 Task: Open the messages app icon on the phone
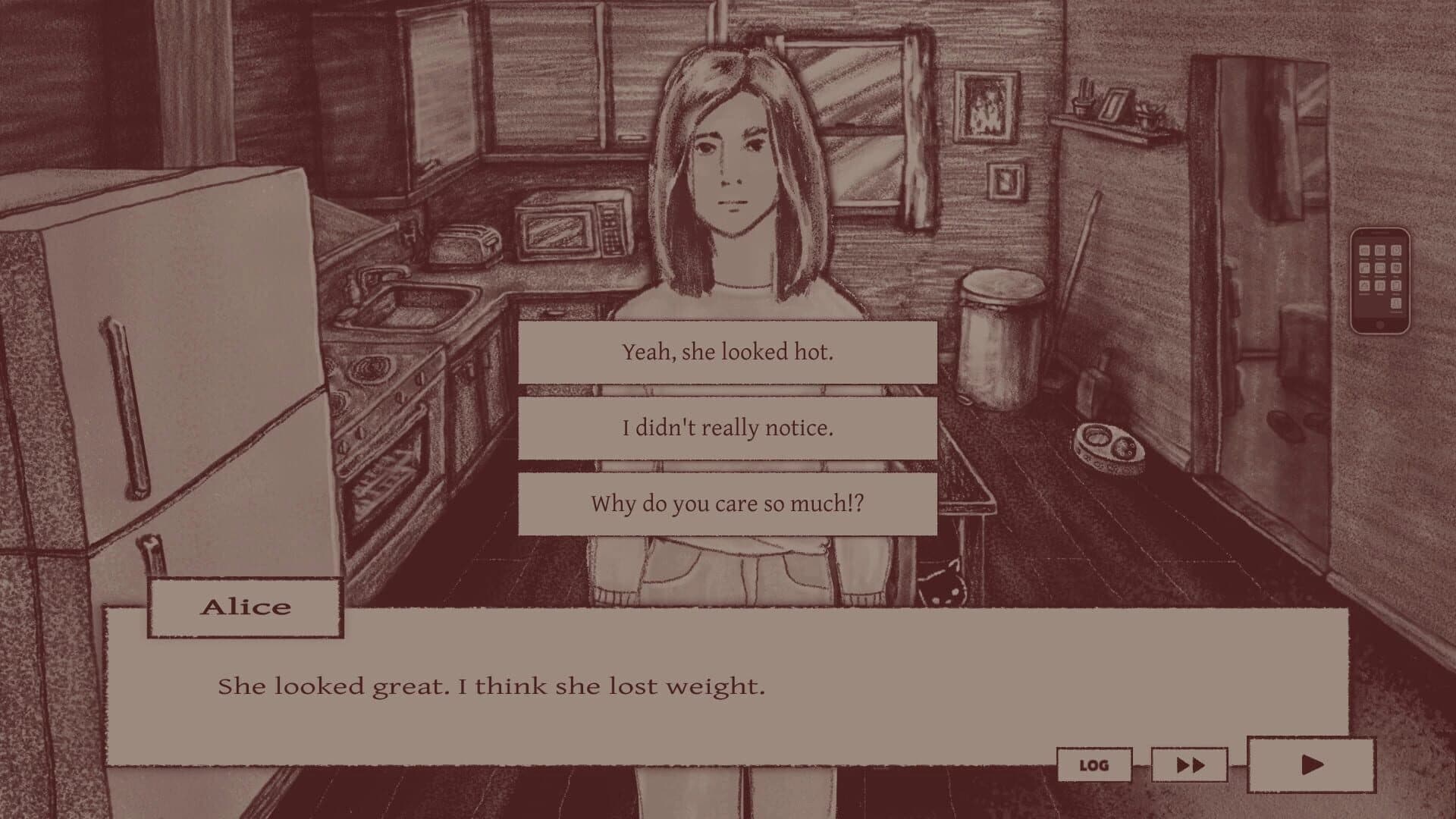[1380, 268]
